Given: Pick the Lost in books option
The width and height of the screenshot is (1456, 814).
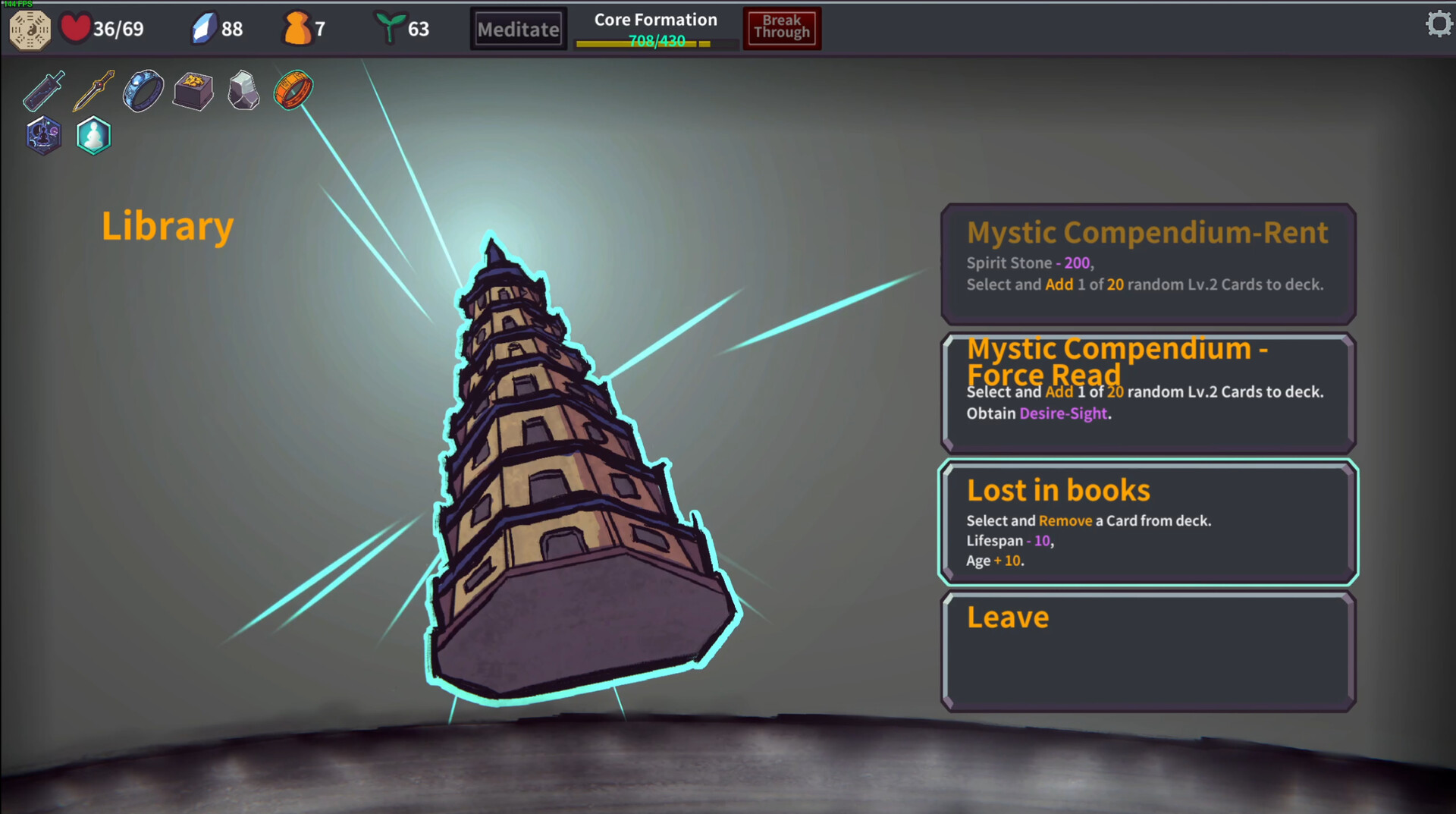Looking at the screenshot, I should 1147,522.
